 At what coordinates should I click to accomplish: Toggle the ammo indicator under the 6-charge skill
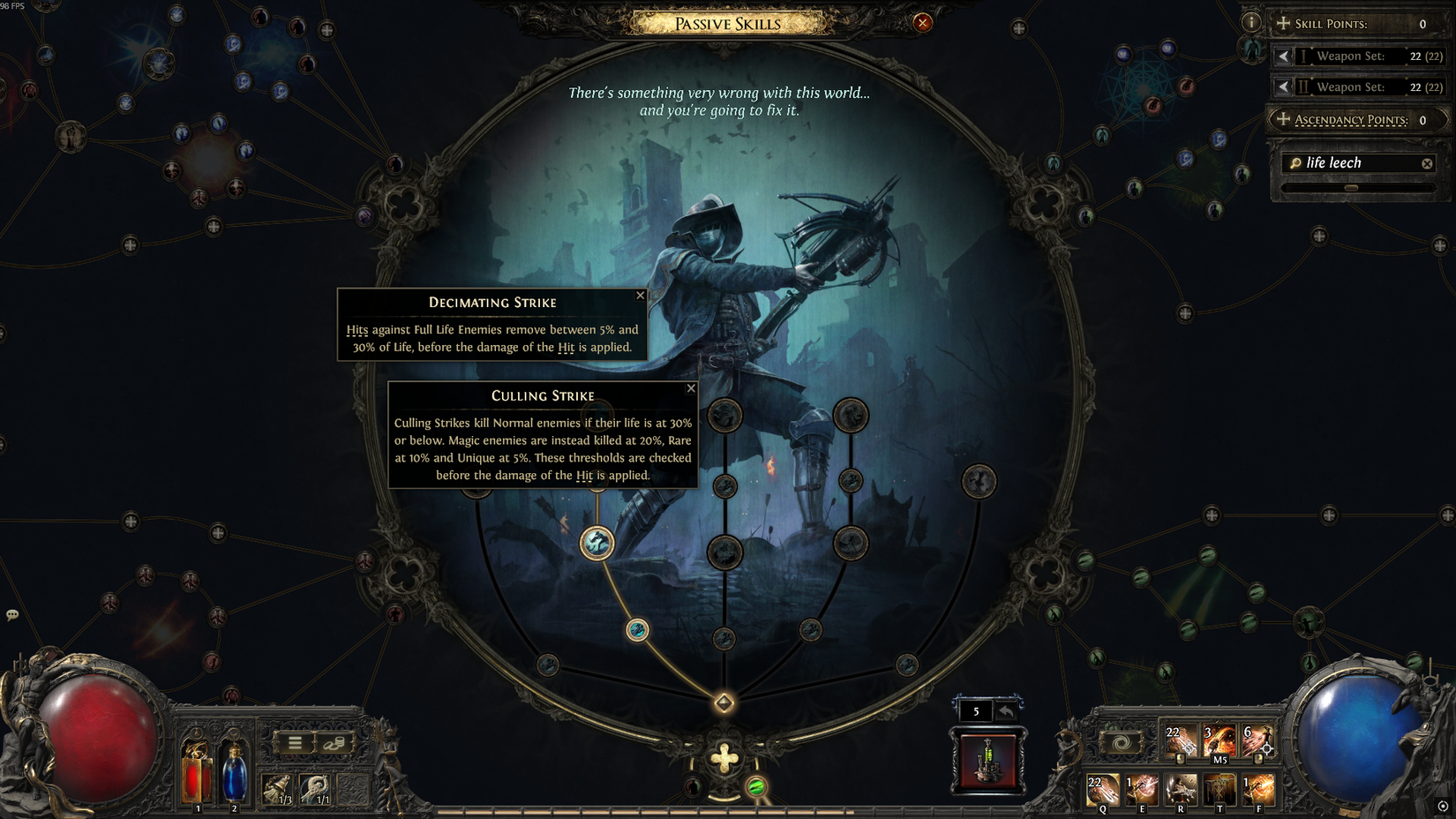pos(1259,761)
